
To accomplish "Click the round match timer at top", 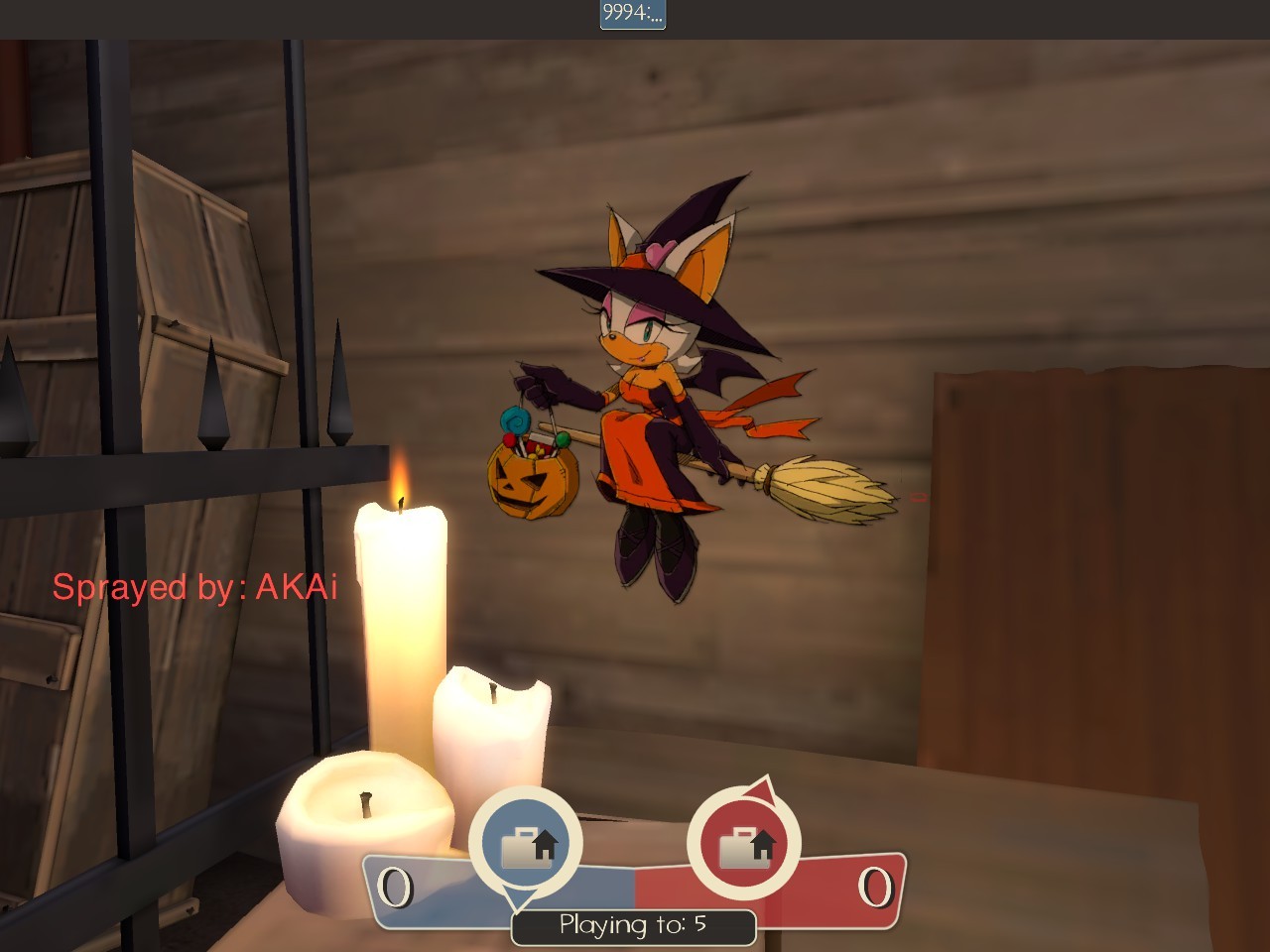I will 634,15.
